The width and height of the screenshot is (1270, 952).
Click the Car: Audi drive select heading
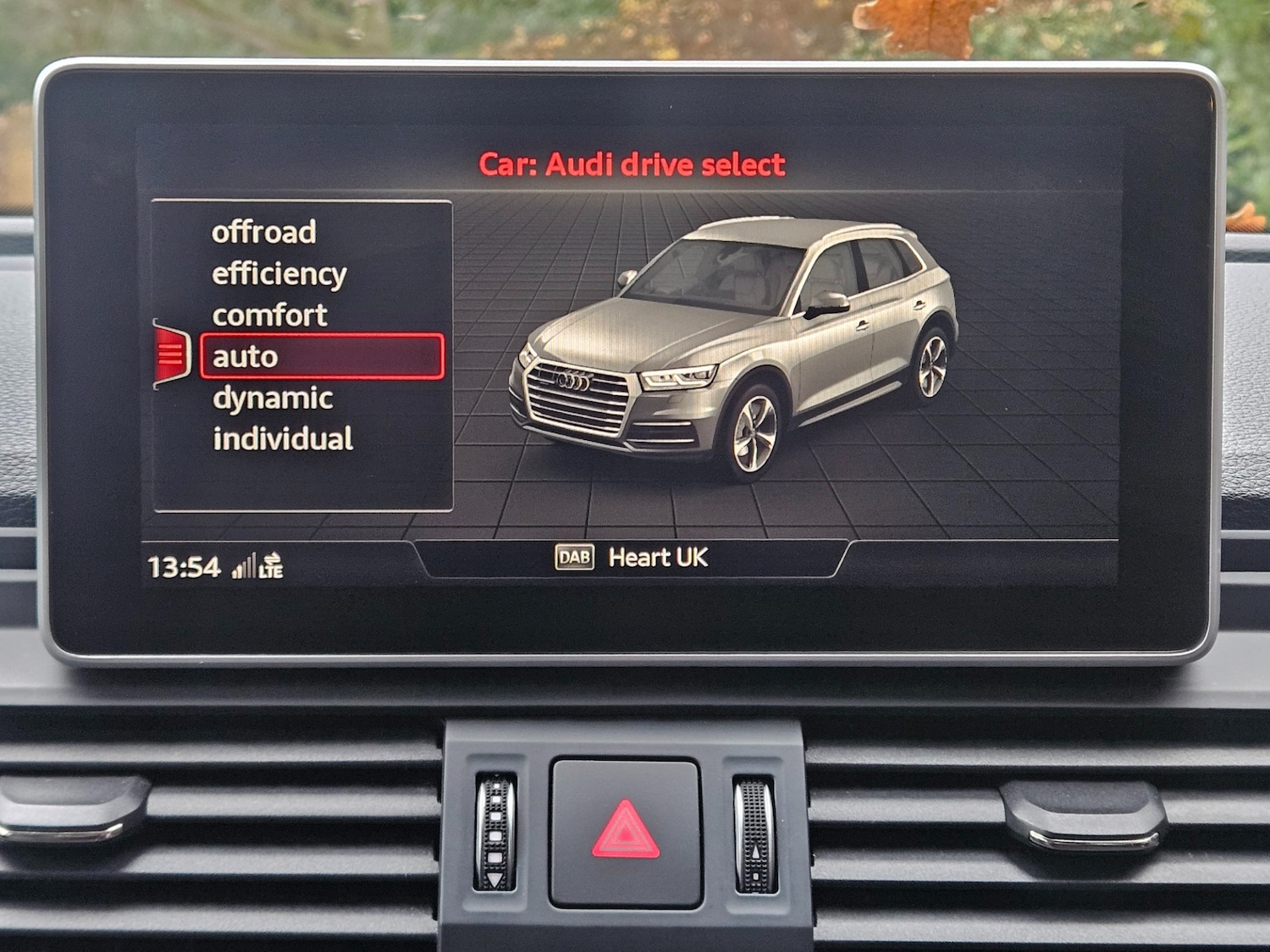pos(632,163)
